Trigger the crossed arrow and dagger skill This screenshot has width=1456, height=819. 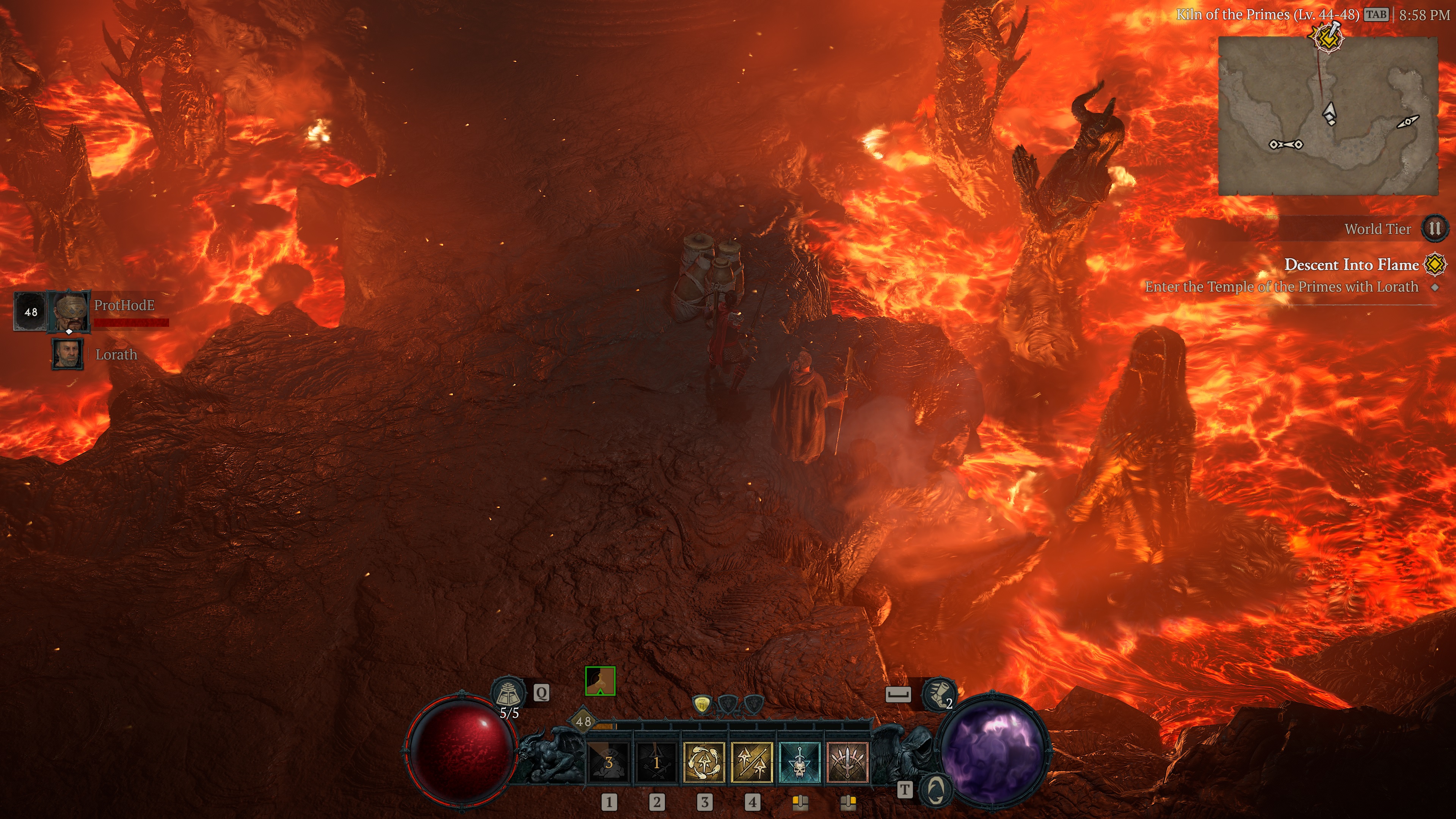[x=656, y=761]
